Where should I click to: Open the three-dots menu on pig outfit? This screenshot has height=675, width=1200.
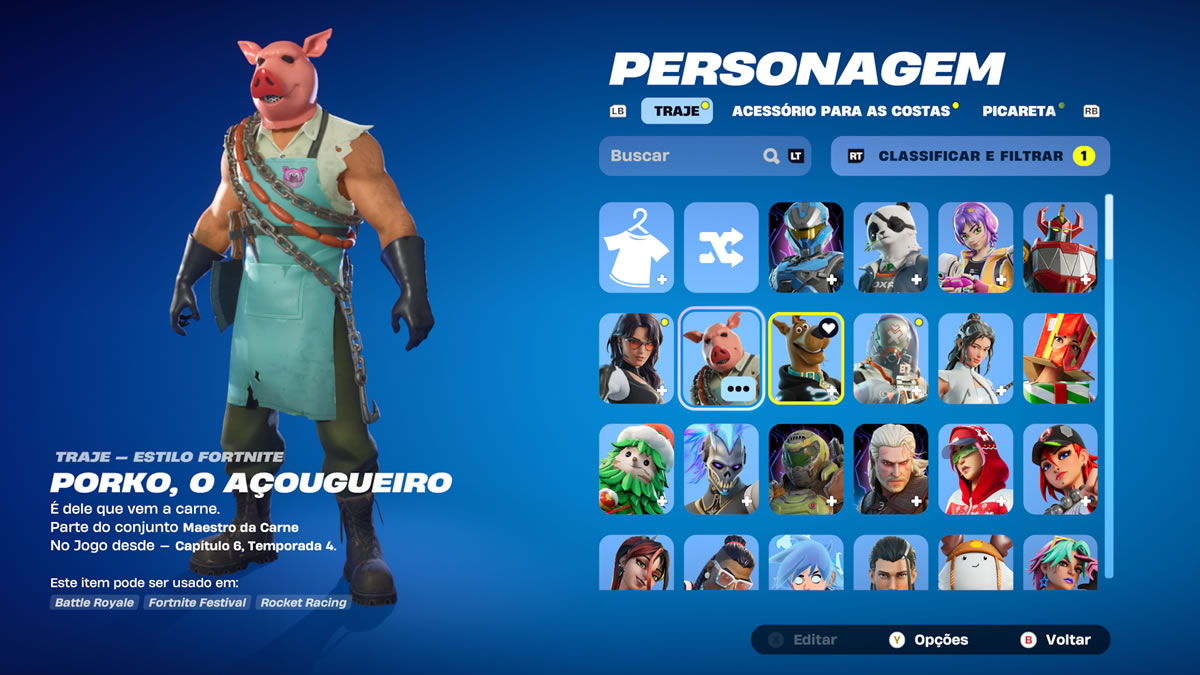tap(739, 389)
